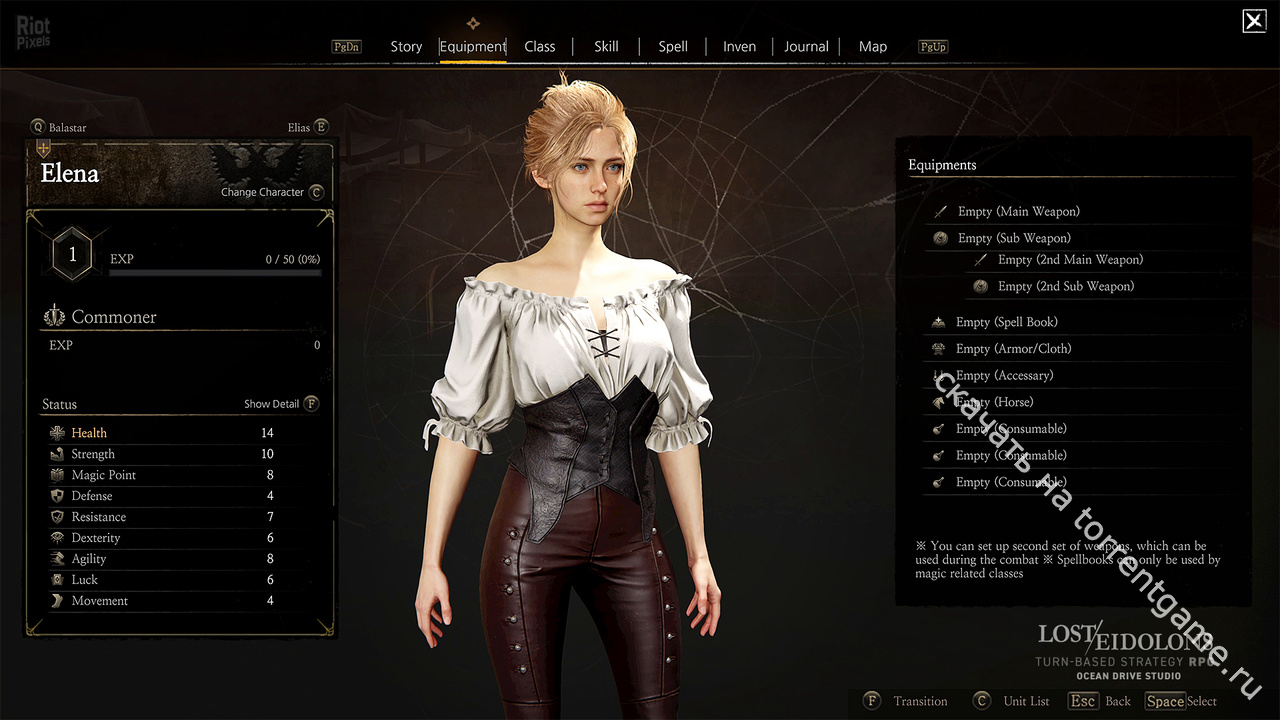This screenshot has height=720, width=1280.
Task: Click Change Character button
Action: pyautogui.click(x=271, y=192)
